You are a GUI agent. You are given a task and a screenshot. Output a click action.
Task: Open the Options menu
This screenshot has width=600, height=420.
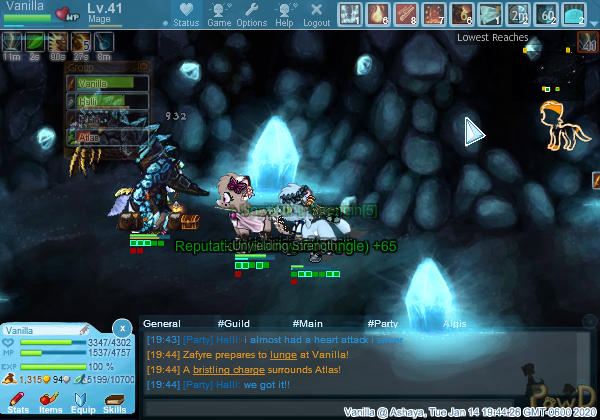coord(251,14)
